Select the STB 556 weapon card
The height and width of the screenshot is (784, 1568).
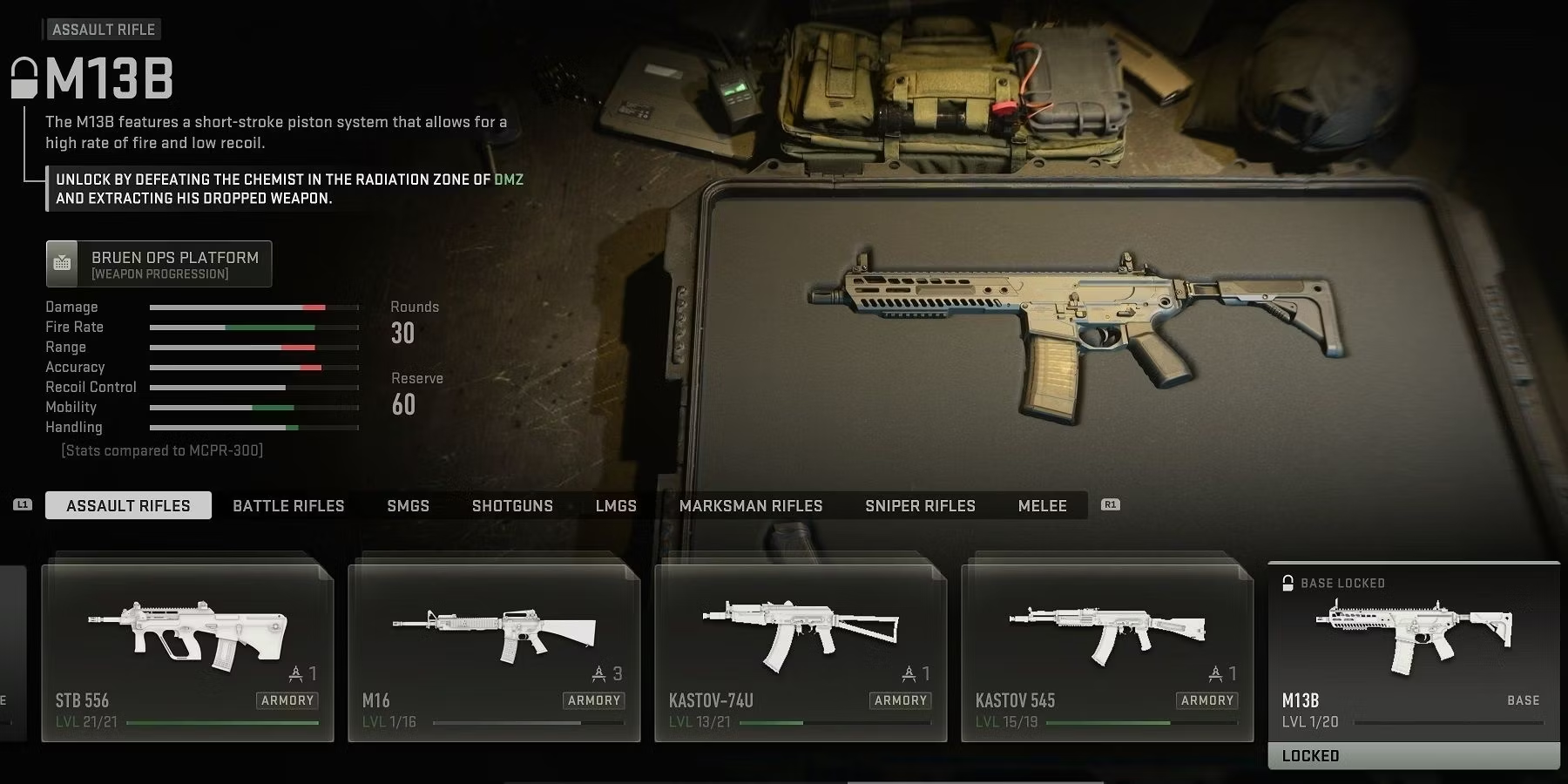(187, 652)
